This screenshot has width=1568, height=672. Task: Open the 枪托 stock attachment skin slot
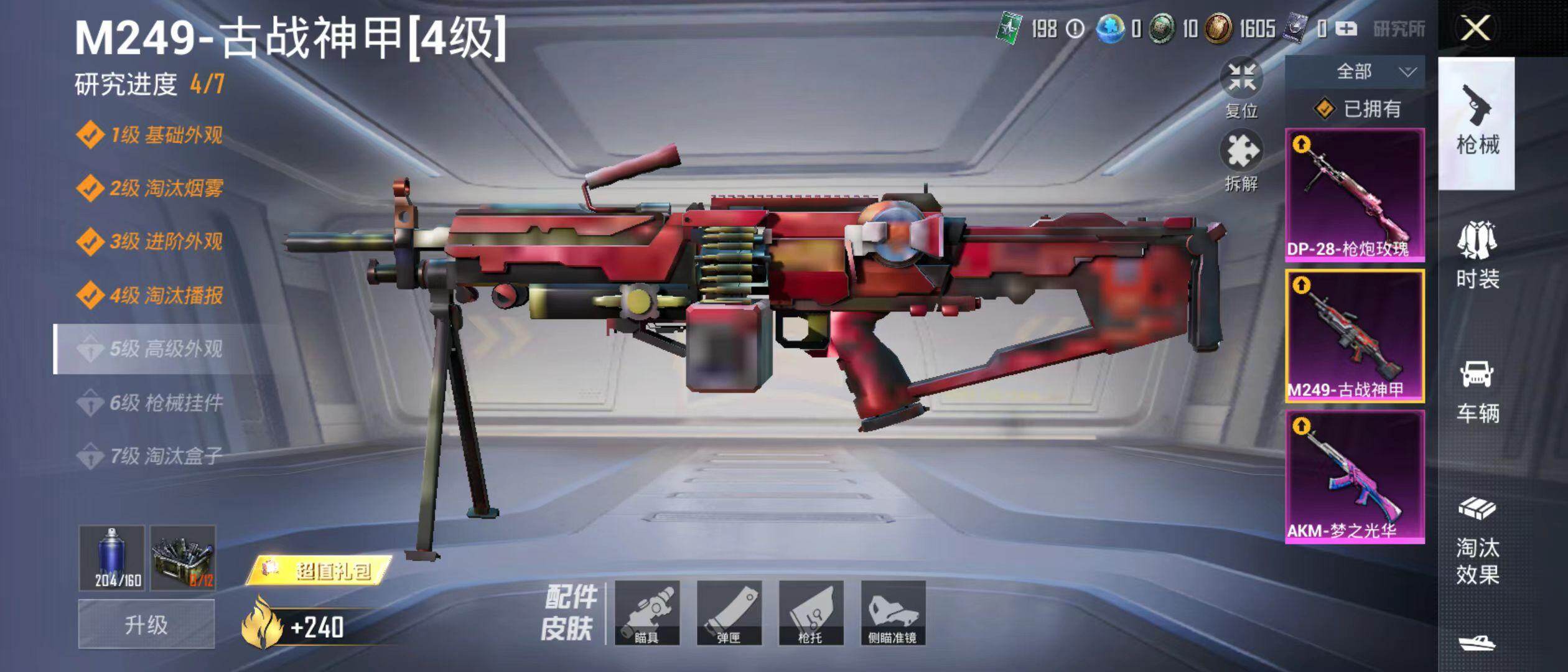click(811, 613)
